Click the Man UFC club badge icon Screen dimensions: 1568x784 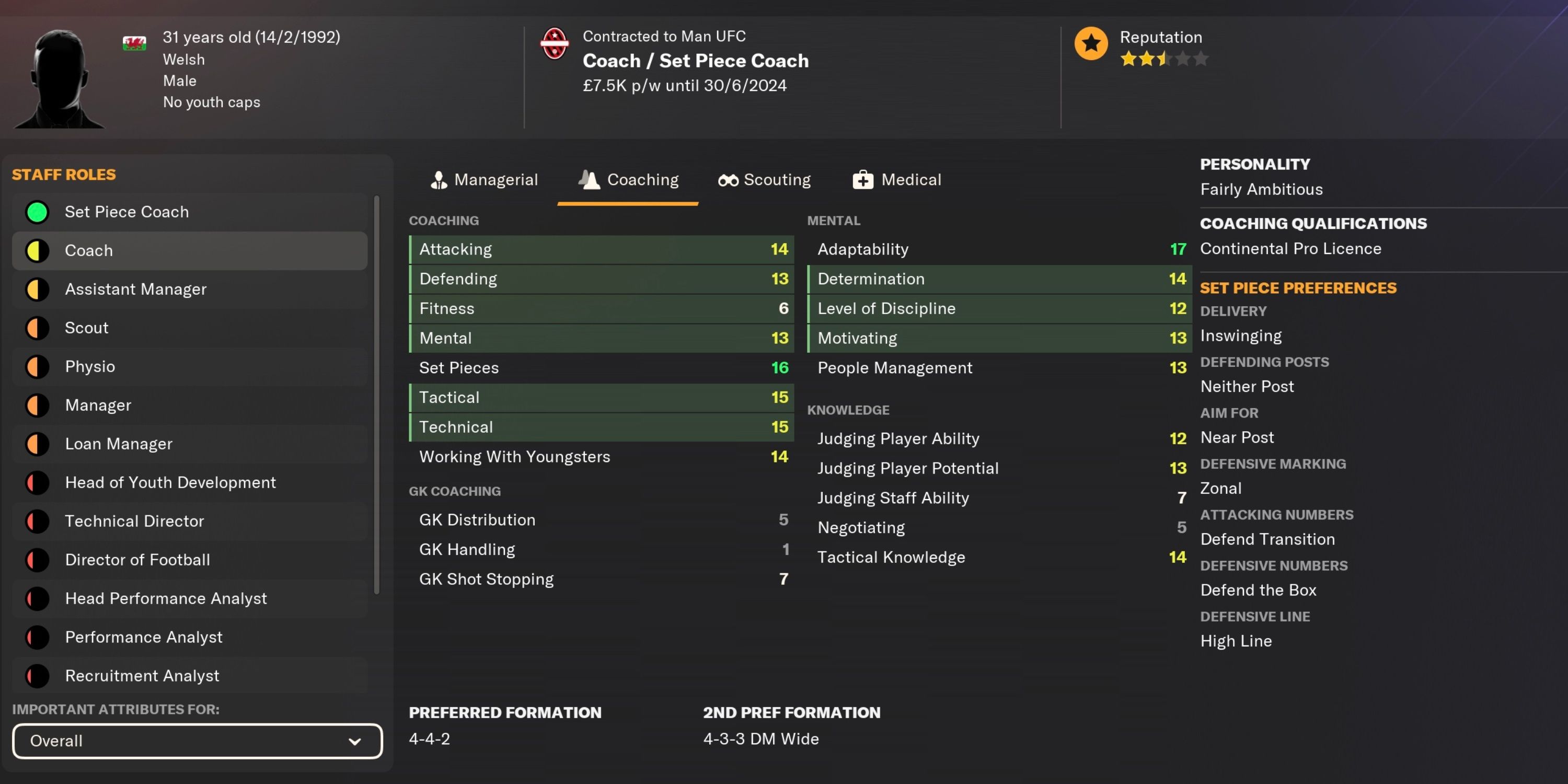tap(555, 43)
